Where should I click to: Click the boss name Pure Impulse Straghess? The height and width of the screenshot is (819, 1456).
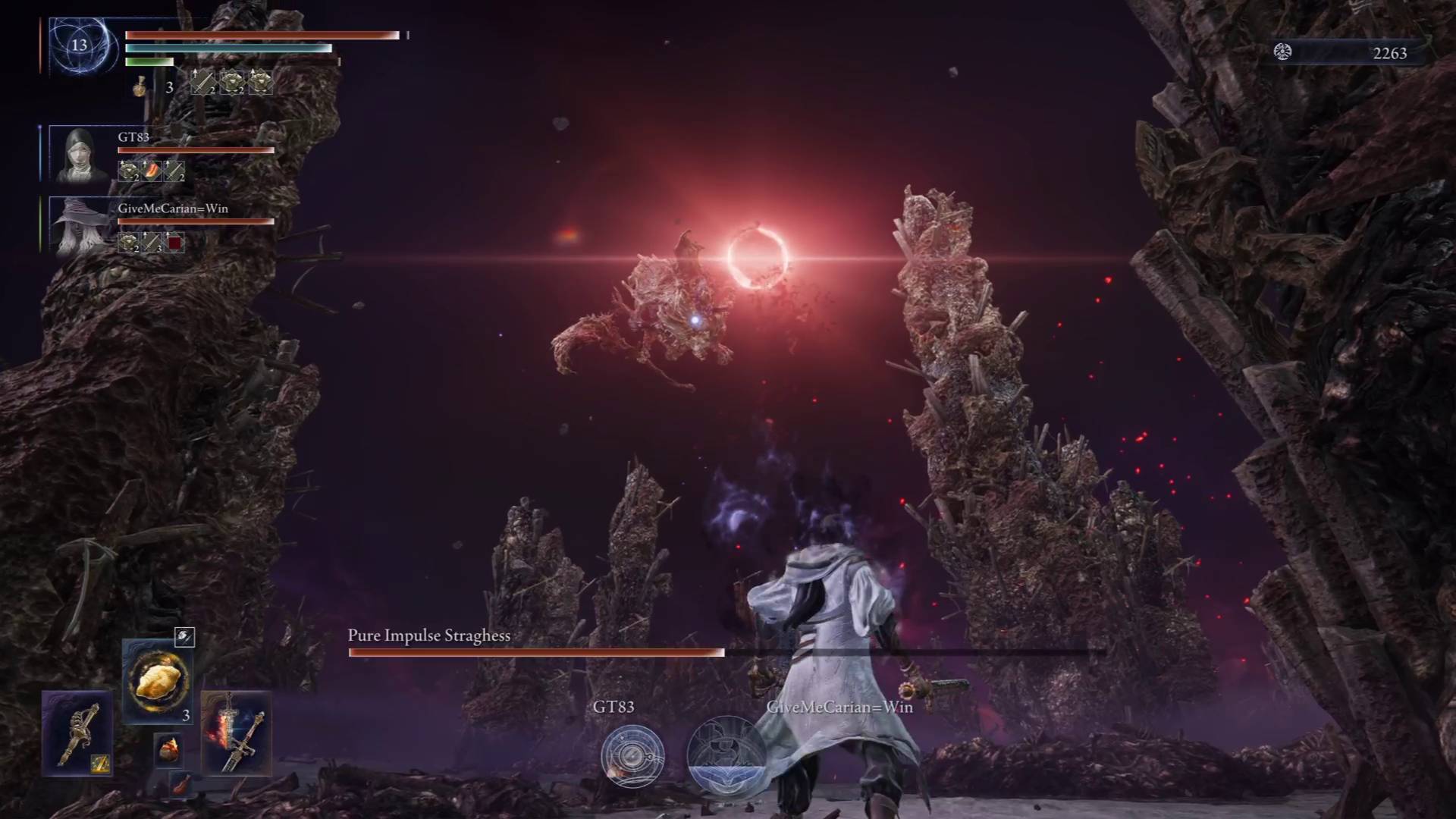tap(428, 636)
